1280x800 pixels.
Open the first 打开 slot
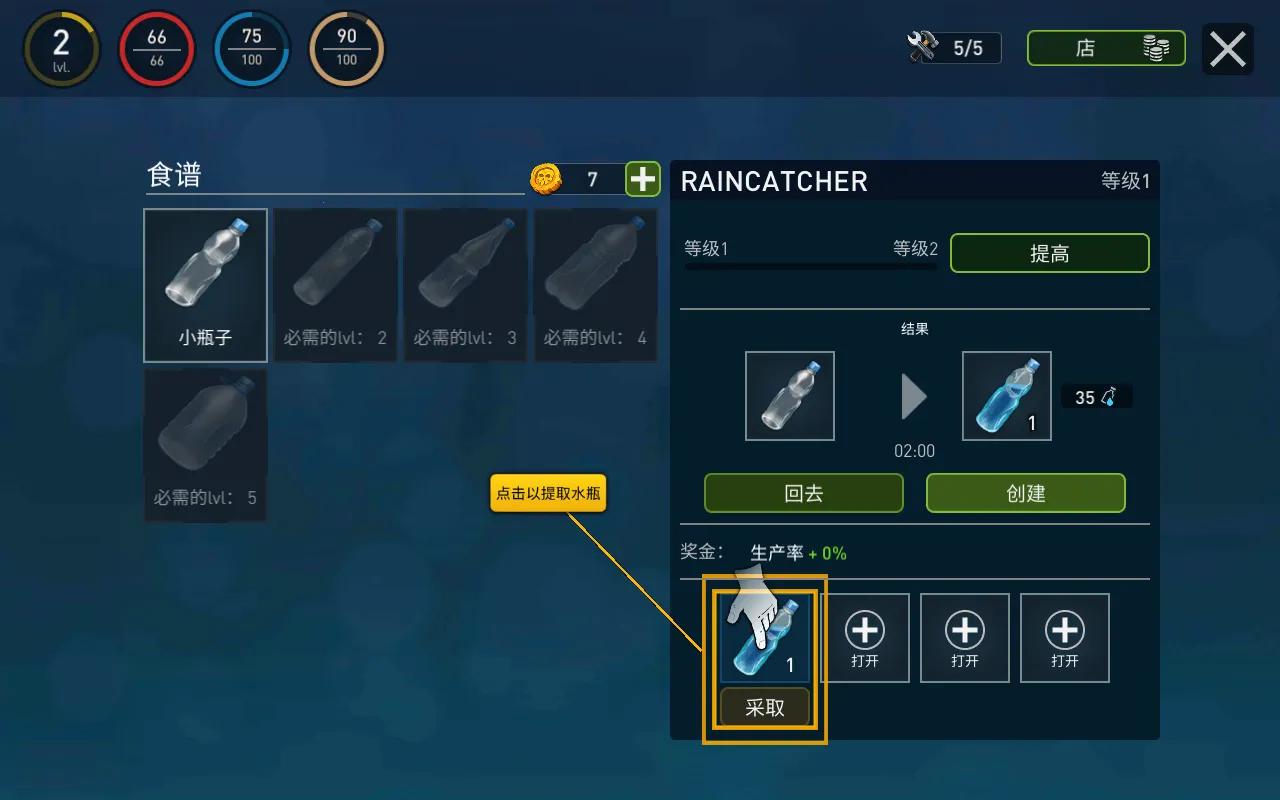point(865,637)
